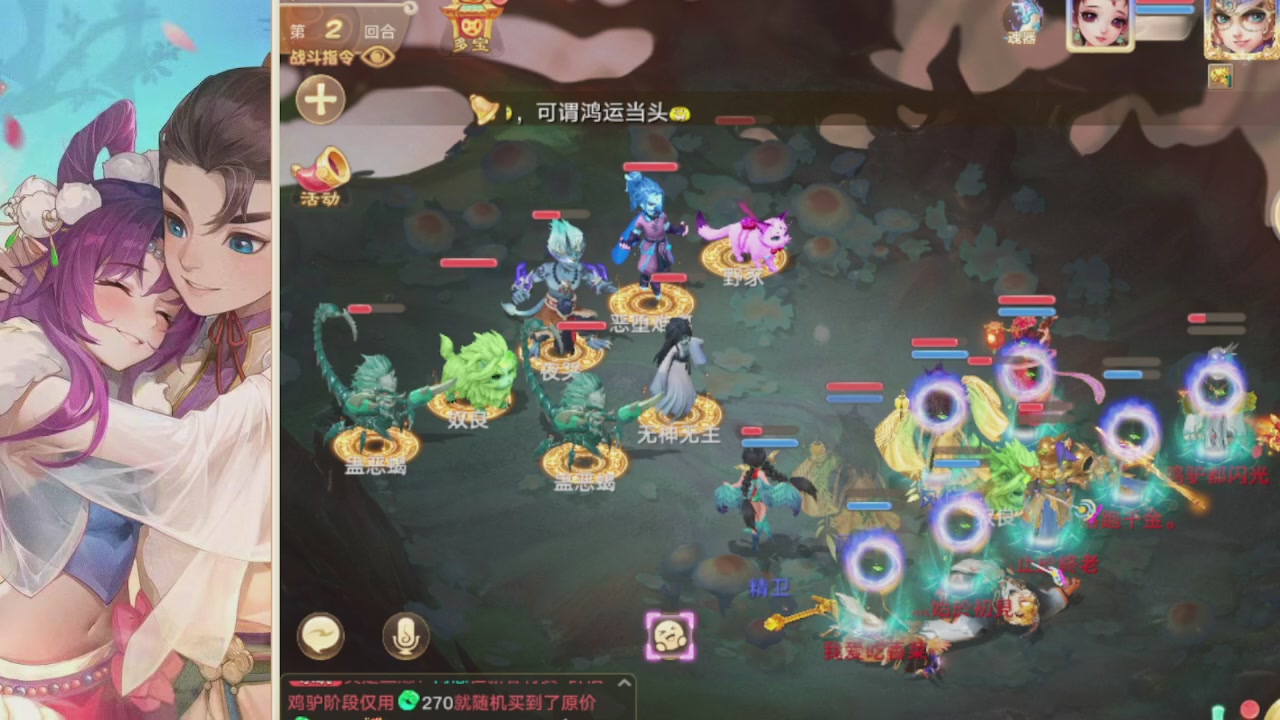The image size is (1280, 720).
Task: Open the 多宝 treasure shop
Action: [x=470, y=25]
